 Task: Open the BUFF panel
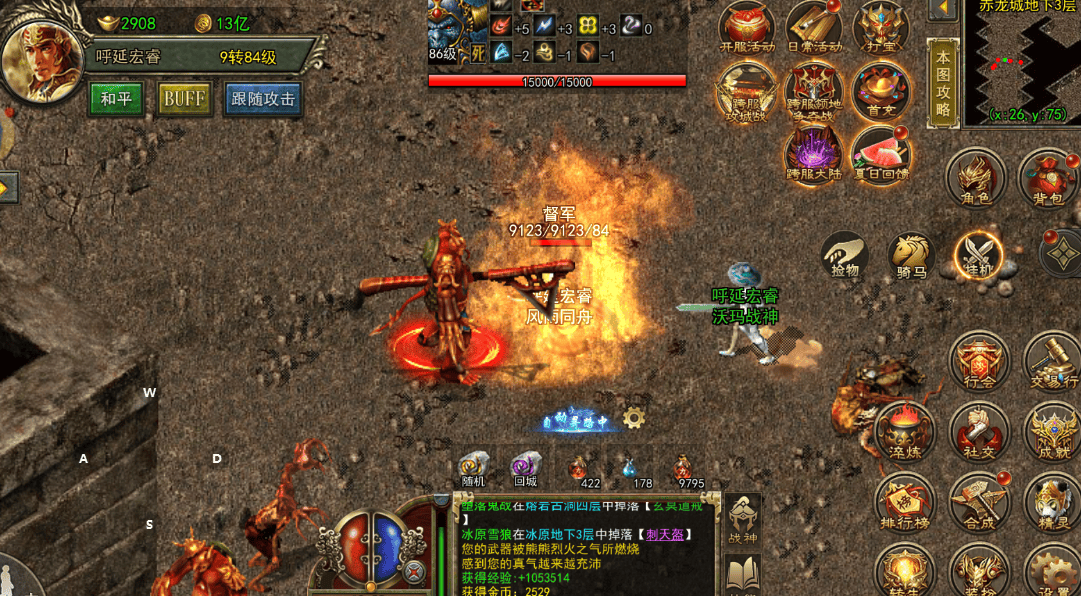click(184, 98)
